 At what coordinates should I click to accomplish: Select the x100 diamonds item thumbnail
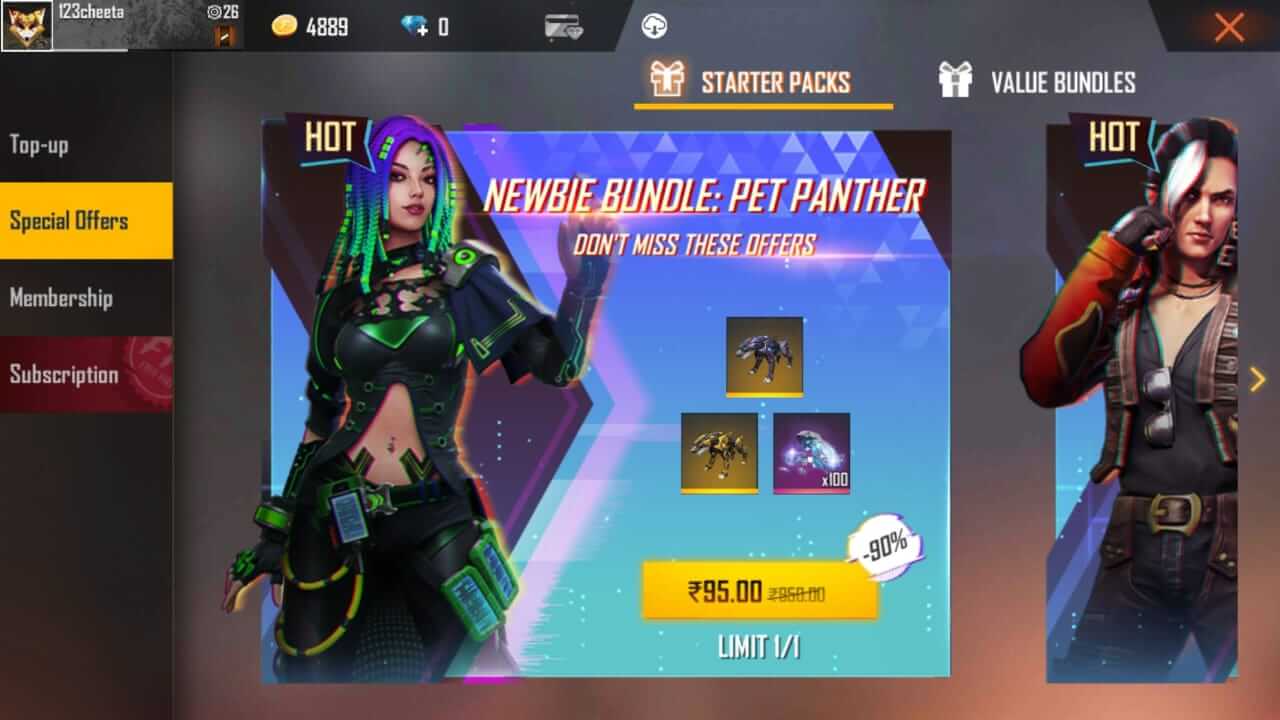point(812,453)
